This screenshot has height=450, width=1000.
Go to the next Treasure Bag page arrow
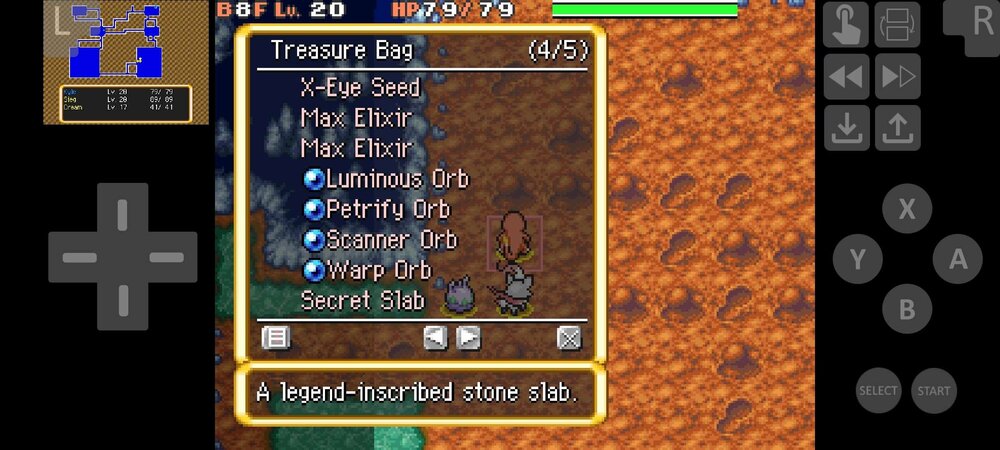pos(468,338)
